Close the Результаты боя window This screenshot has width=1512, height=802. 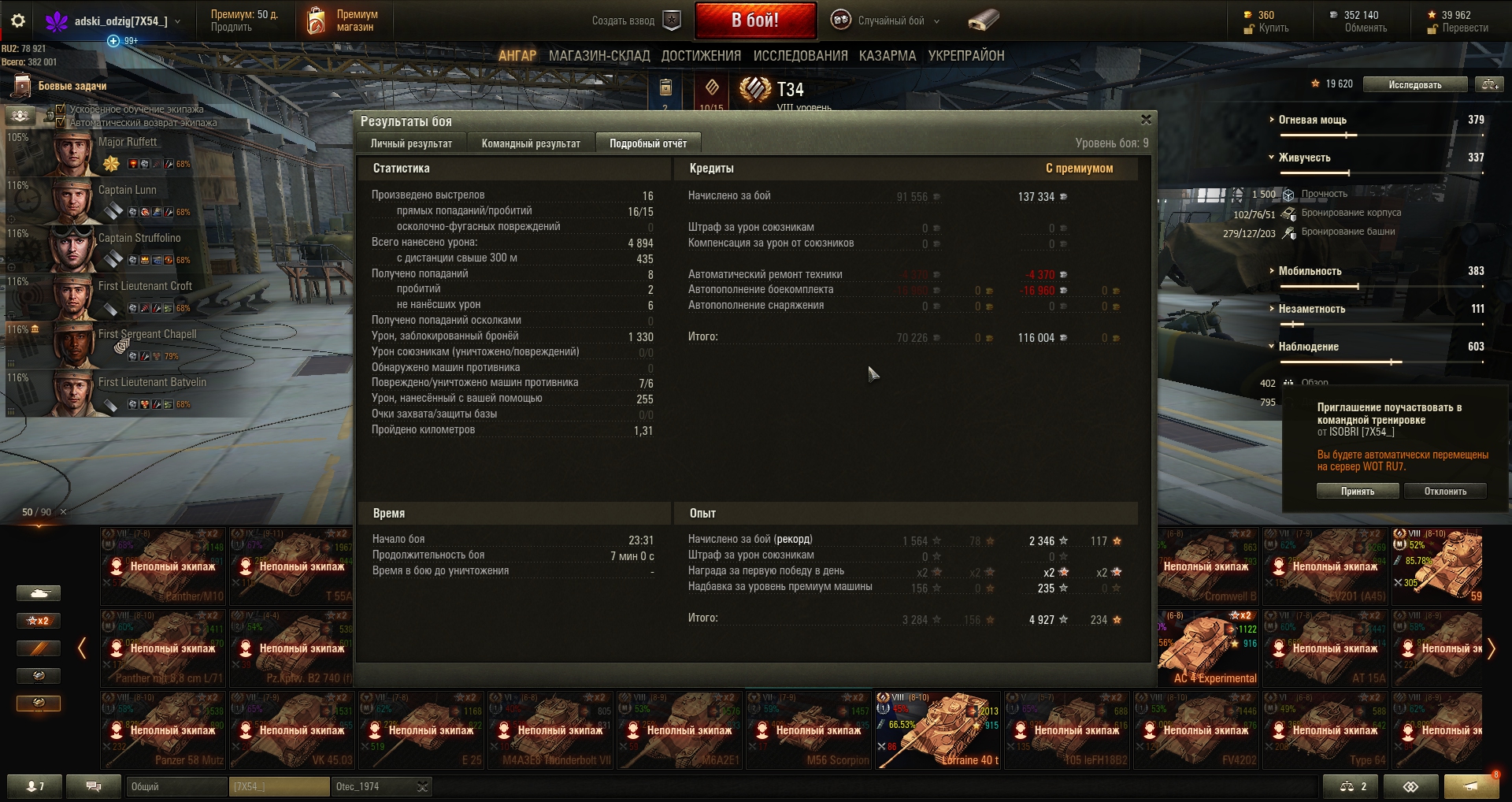pyautogui.click(x=1146, y=120)
